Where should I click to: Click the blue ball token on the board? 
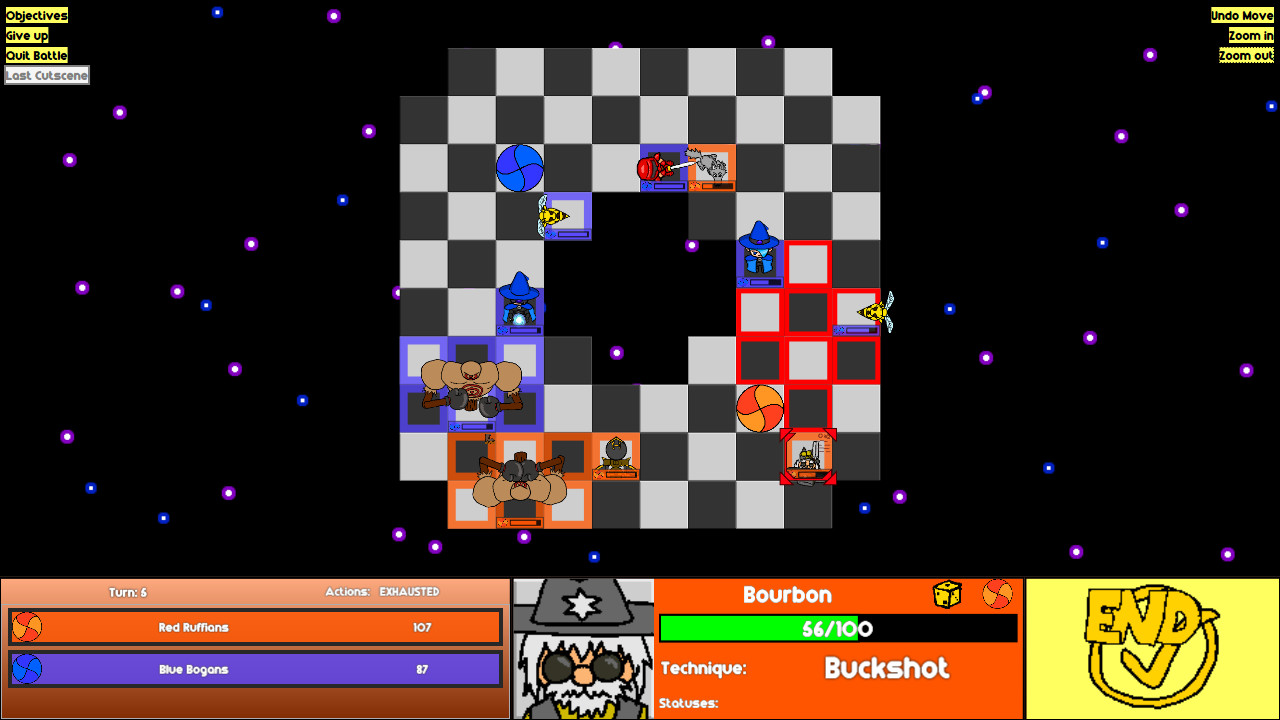tap(518, 168)
